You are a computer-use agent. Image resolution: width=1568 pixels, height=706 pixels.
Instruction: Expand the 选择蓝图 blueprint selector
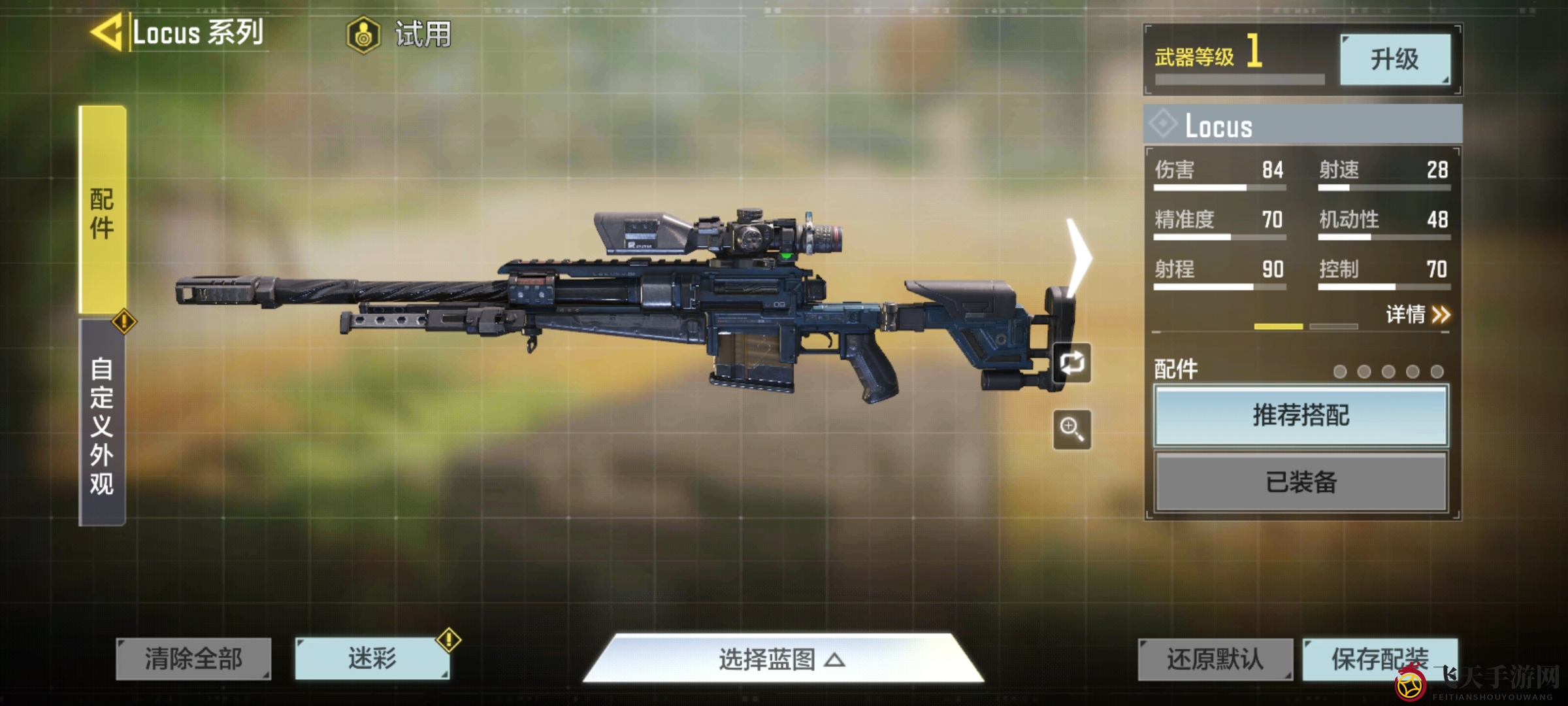coord(783,659)
